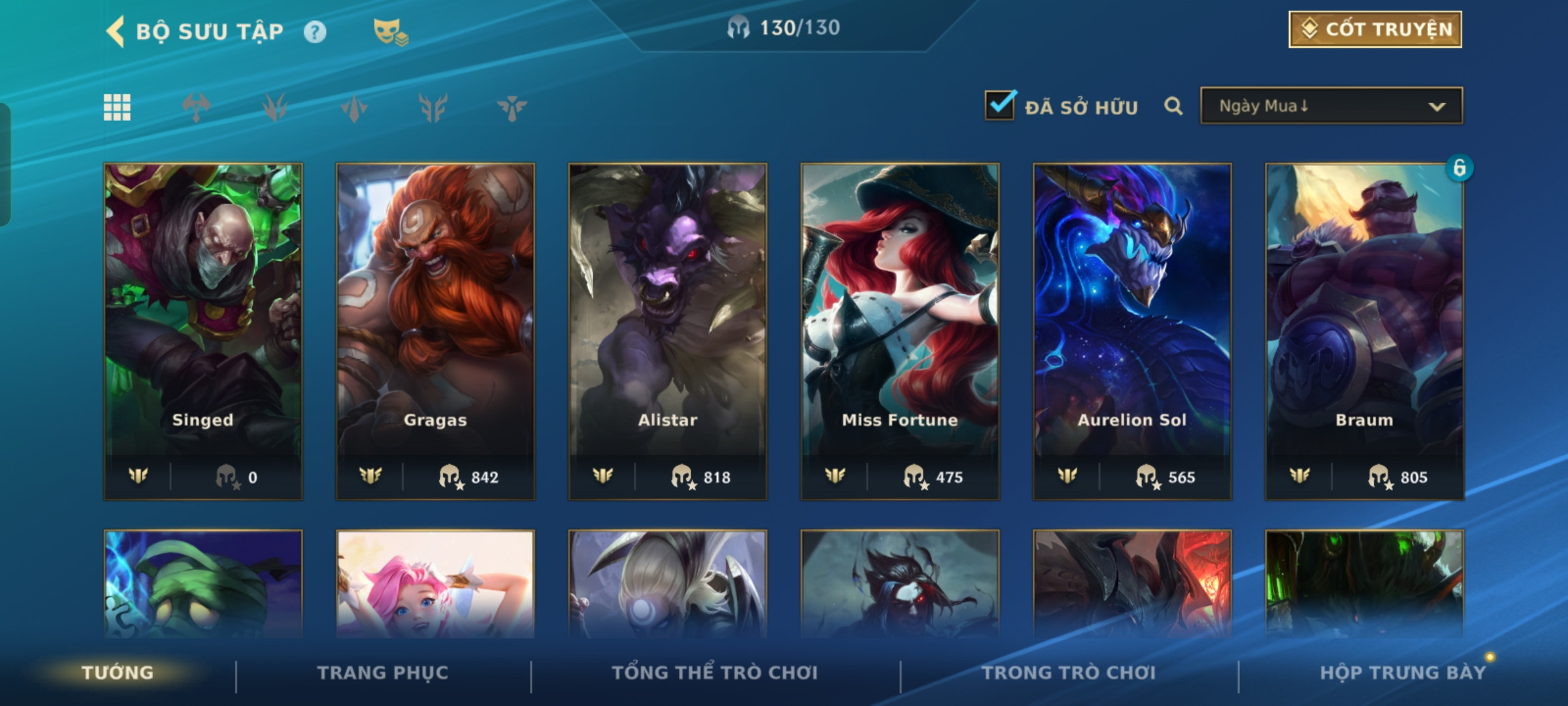Viewport: 1568px width, 706px height.
Task: Open the Tổng Thể Trò Chơi tab
Action: (x=715, y=673)
